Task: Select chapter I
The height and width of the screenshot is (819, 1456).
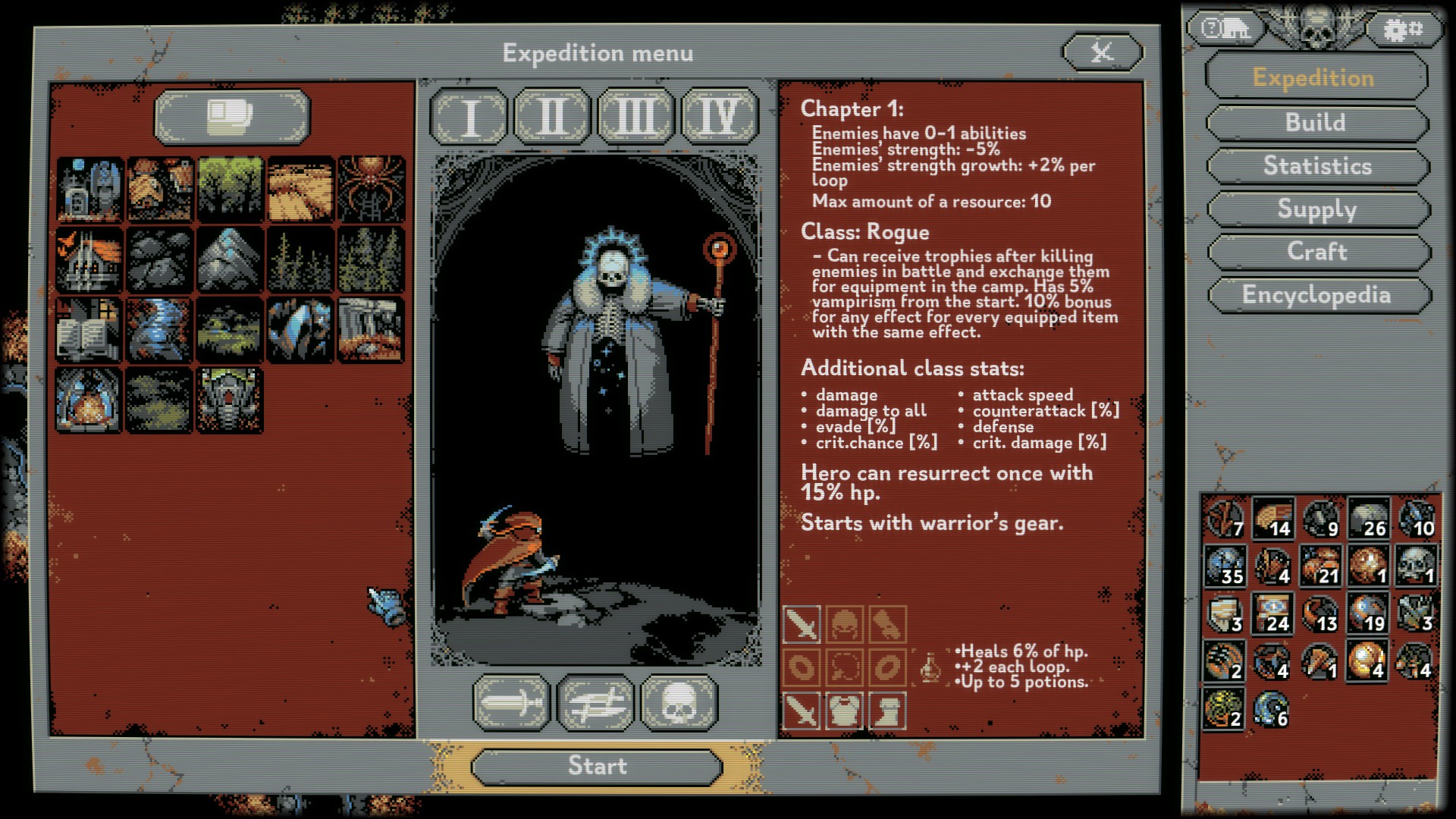Action: [x=469, y=117]
